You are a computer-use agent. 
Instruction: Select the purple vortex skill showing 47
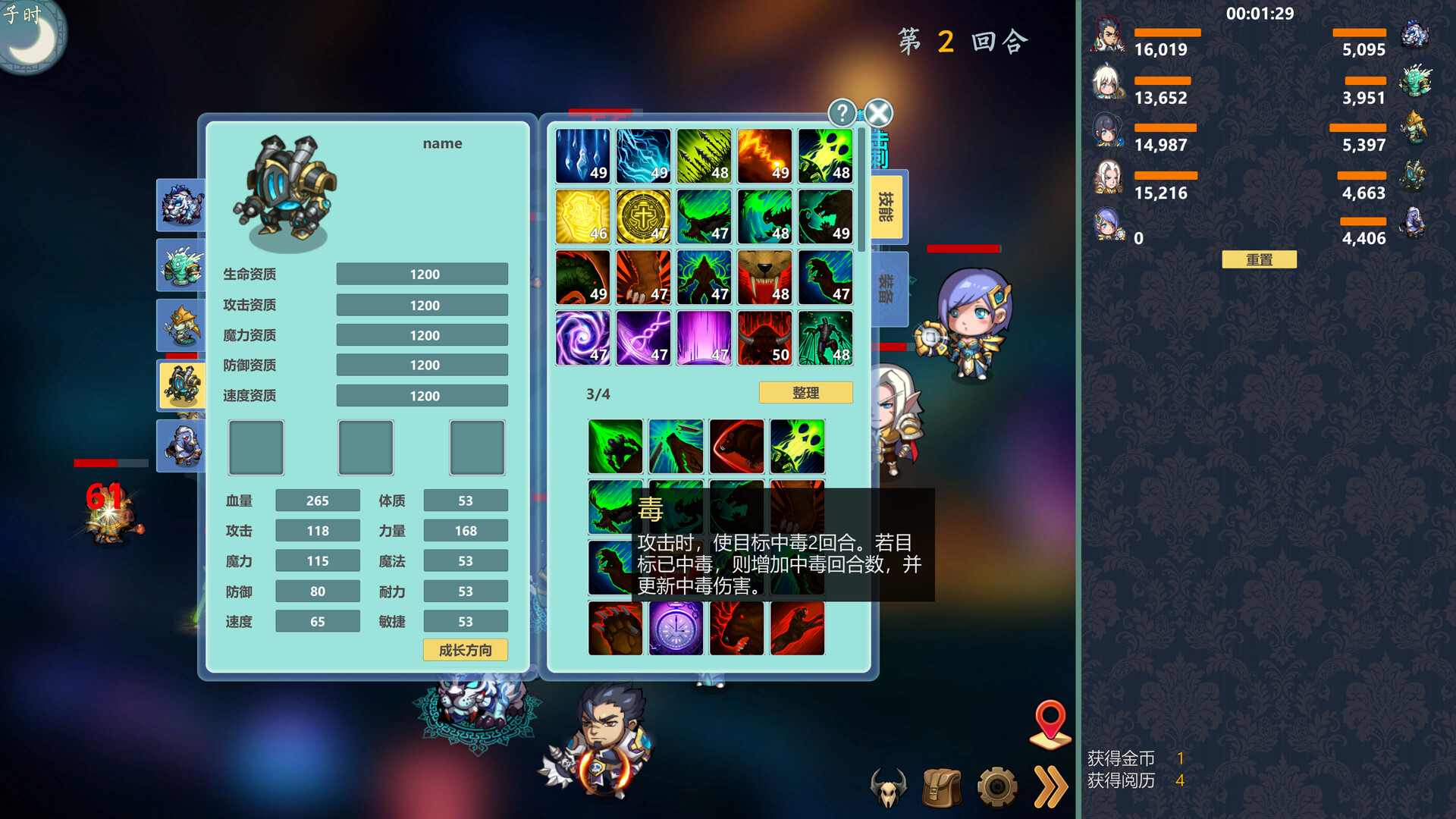tap(582, 337)
